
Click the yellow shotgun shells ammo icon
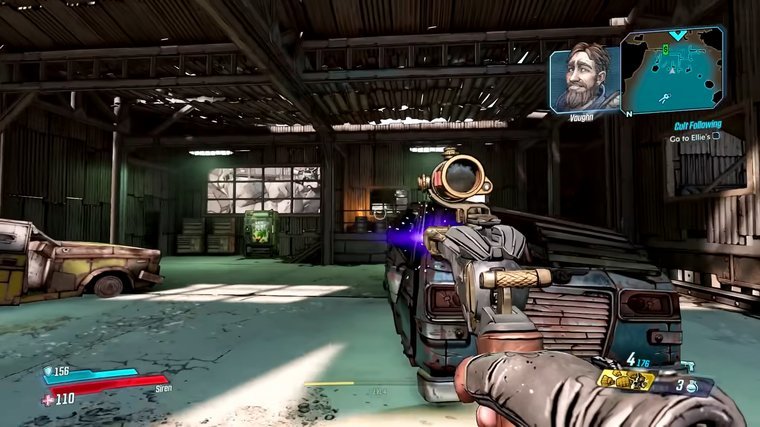pyautogui.click(x=626, y=380)
